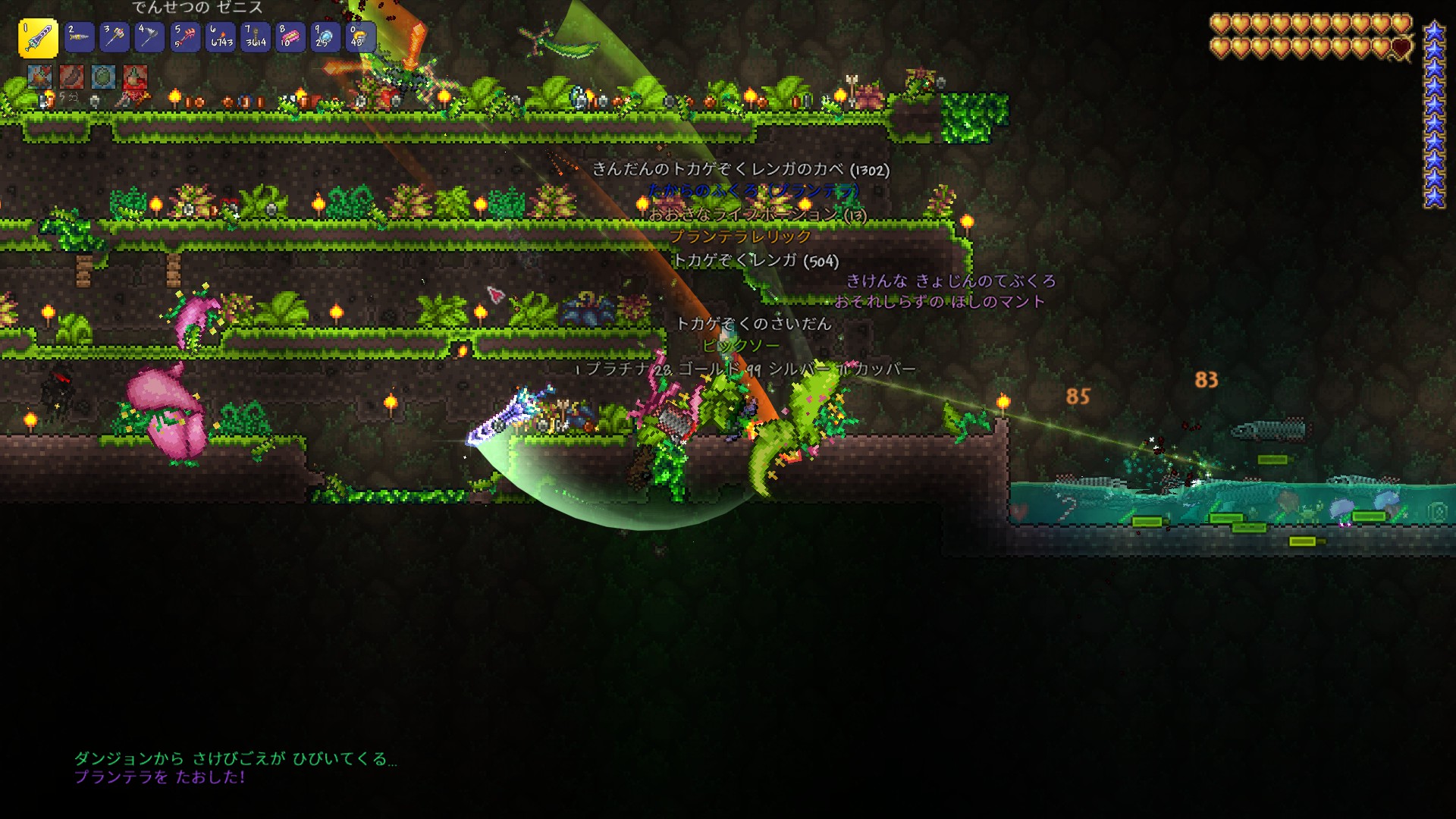Click the well fed food buff icon
The image size is (1456, 819).
tap(71, 77)
